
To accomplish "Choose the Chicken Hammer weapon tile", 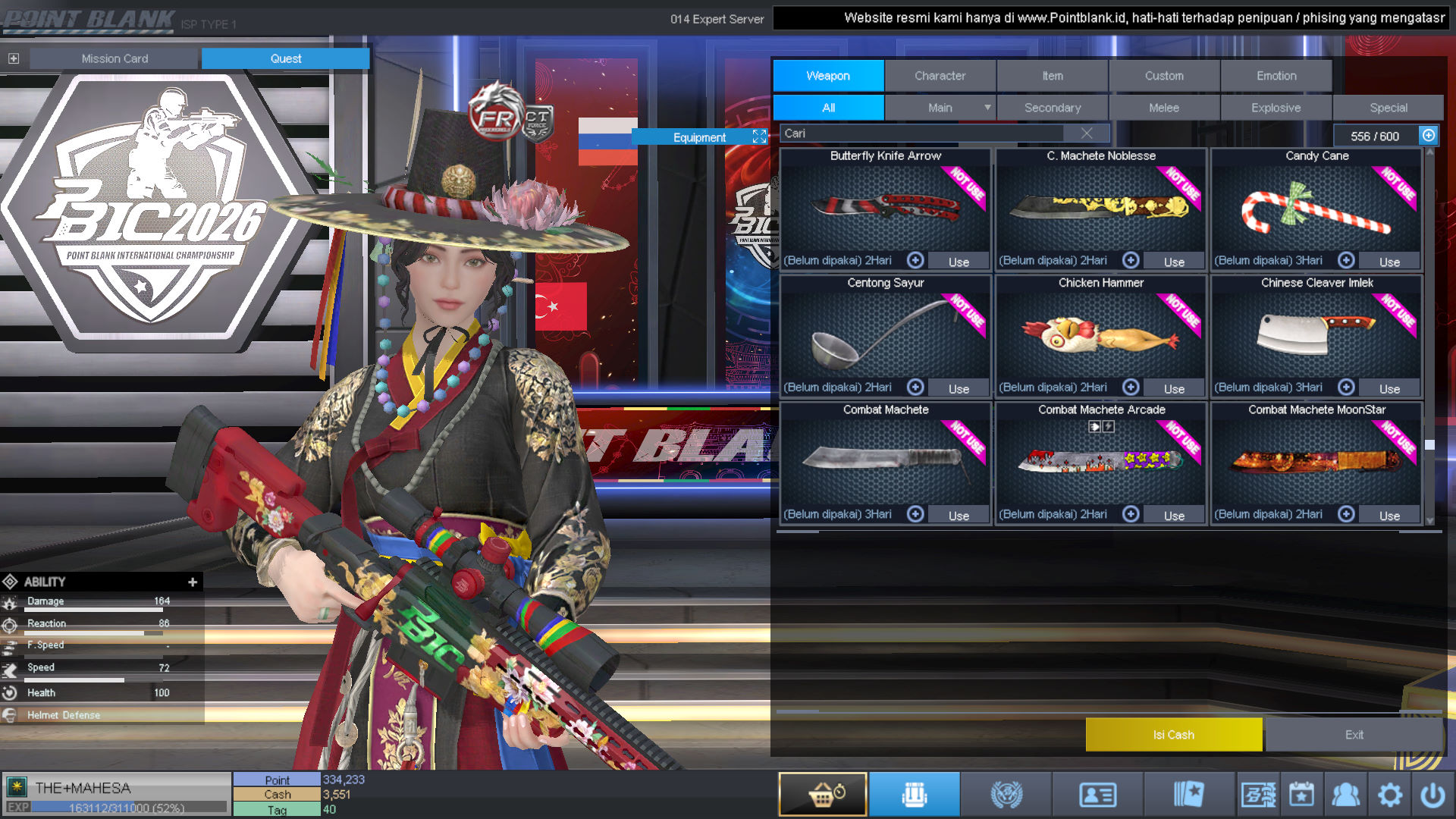I will click(x=1100, y=334).
